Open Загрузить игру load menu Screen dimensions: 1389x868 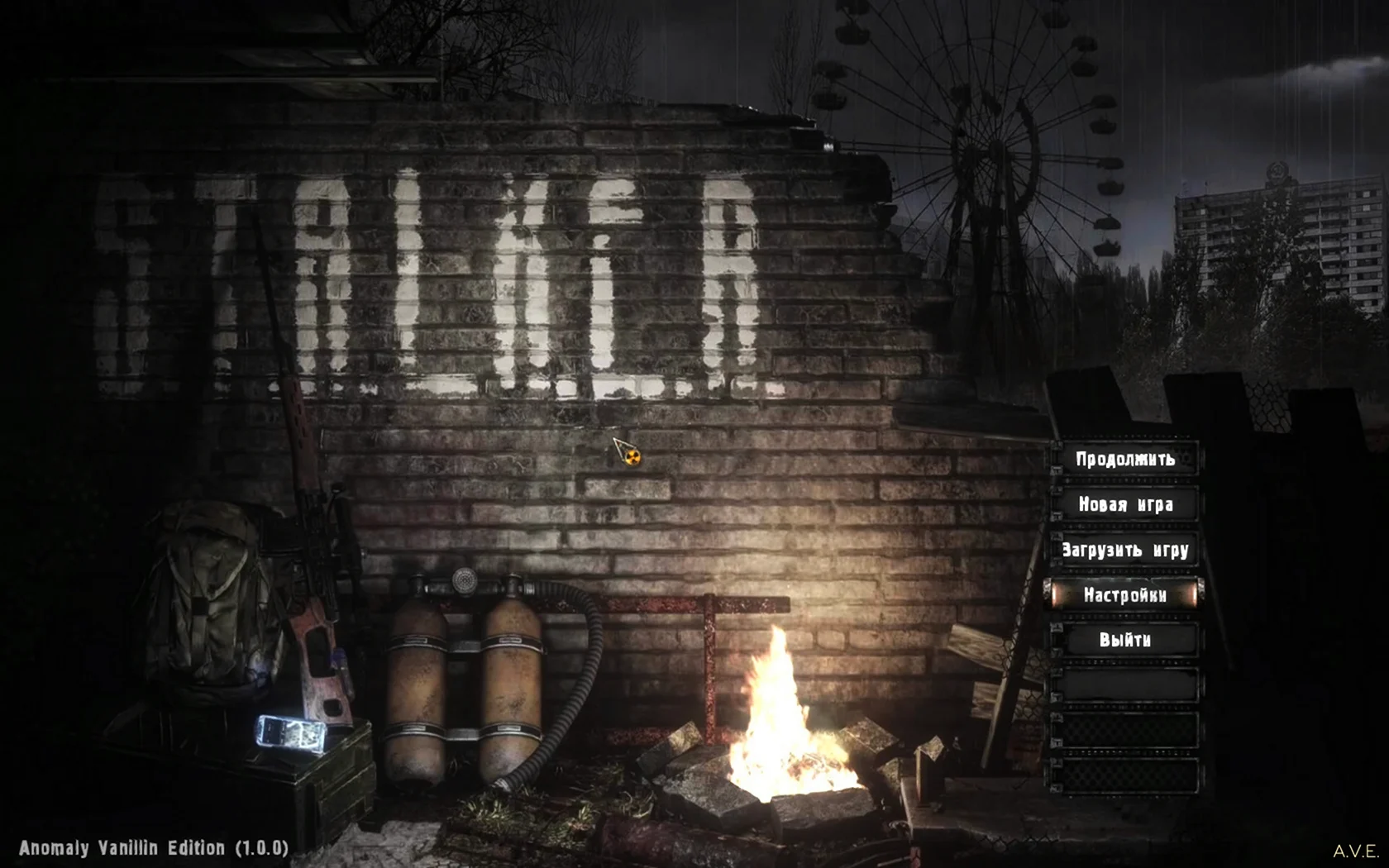coord(1125,550)
